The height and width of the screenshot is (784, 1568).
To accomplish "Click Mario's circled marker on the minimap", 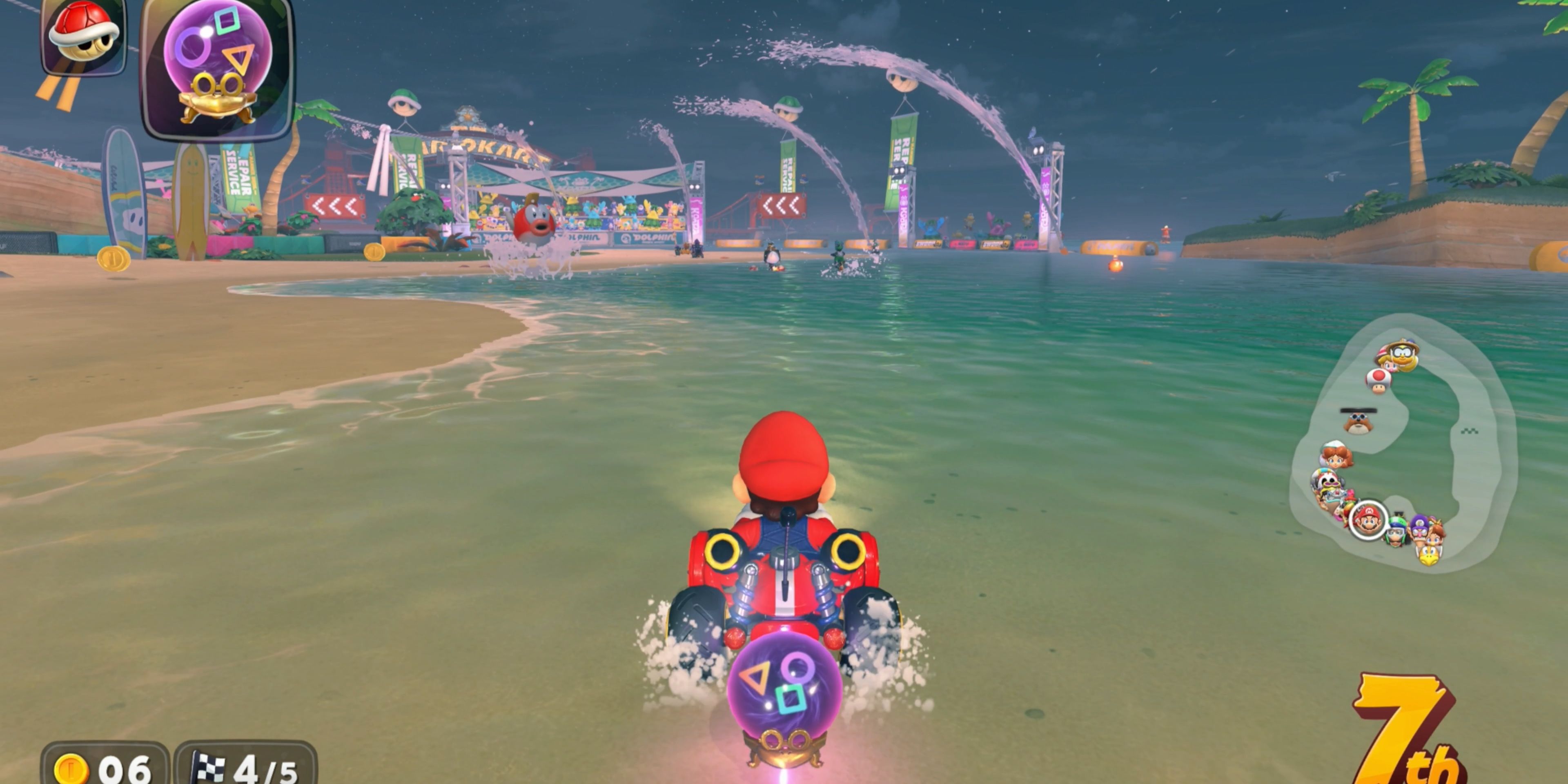I will click(x=1368, y=521).
